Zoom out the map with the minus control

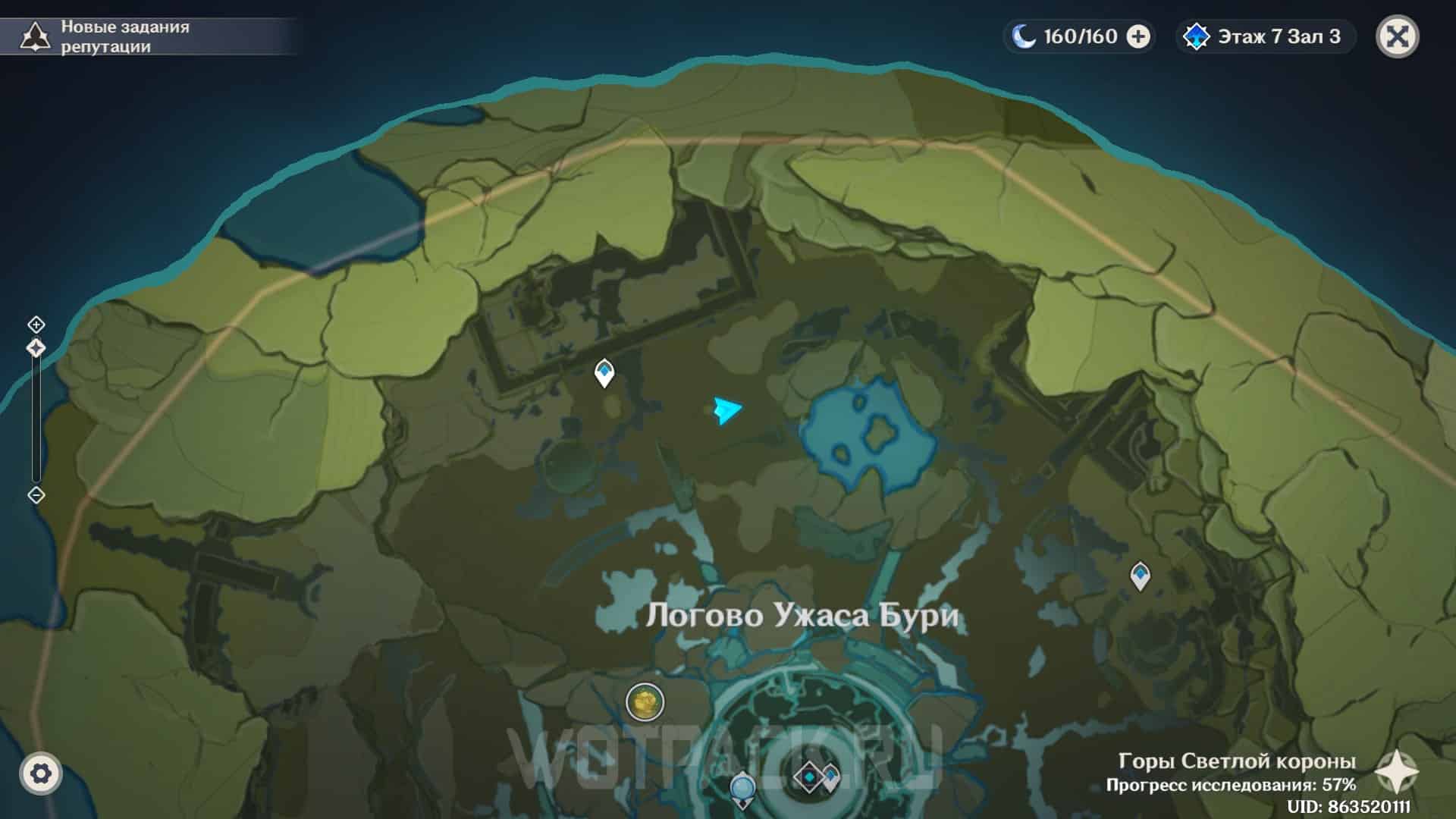36,495
